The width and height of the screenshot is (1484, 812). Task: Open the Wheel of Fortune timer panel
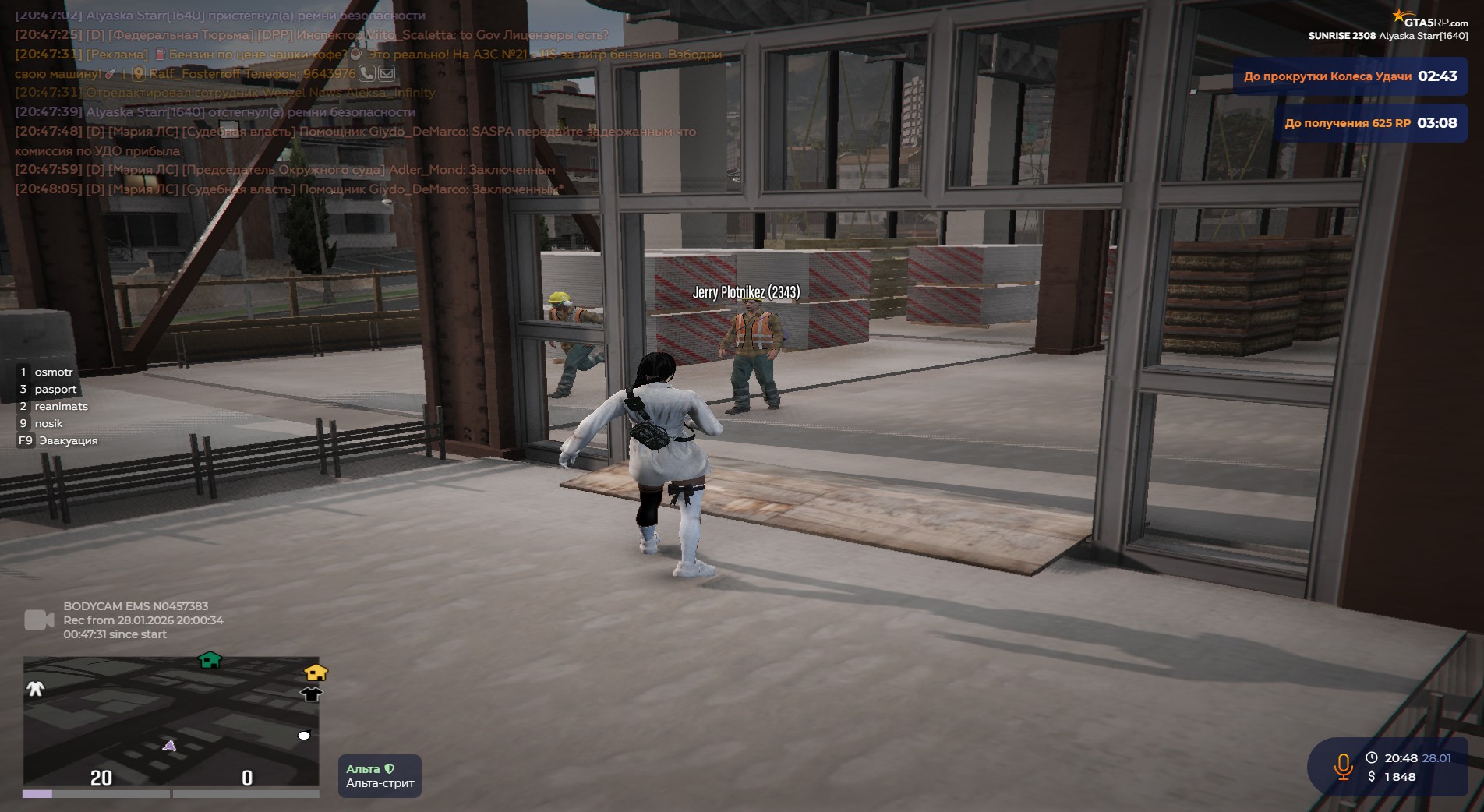[x=1350, y=76]
